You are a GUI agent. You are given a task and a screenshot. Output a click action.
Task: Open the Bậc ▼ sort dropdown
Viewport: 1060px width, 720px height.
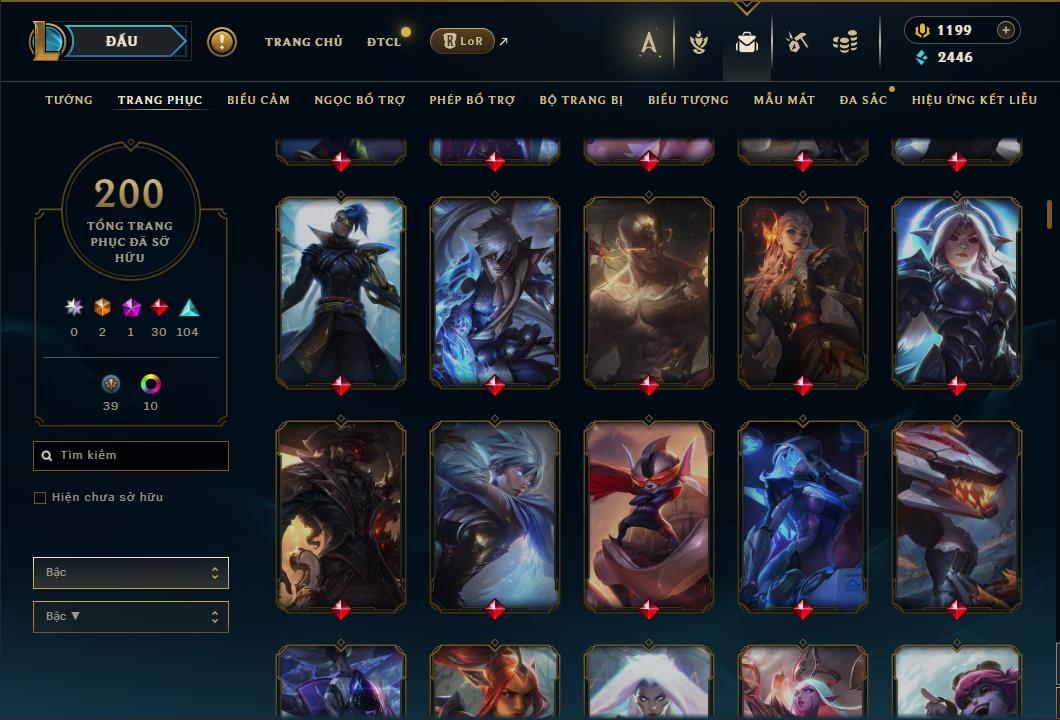click(x=131, y=617)
